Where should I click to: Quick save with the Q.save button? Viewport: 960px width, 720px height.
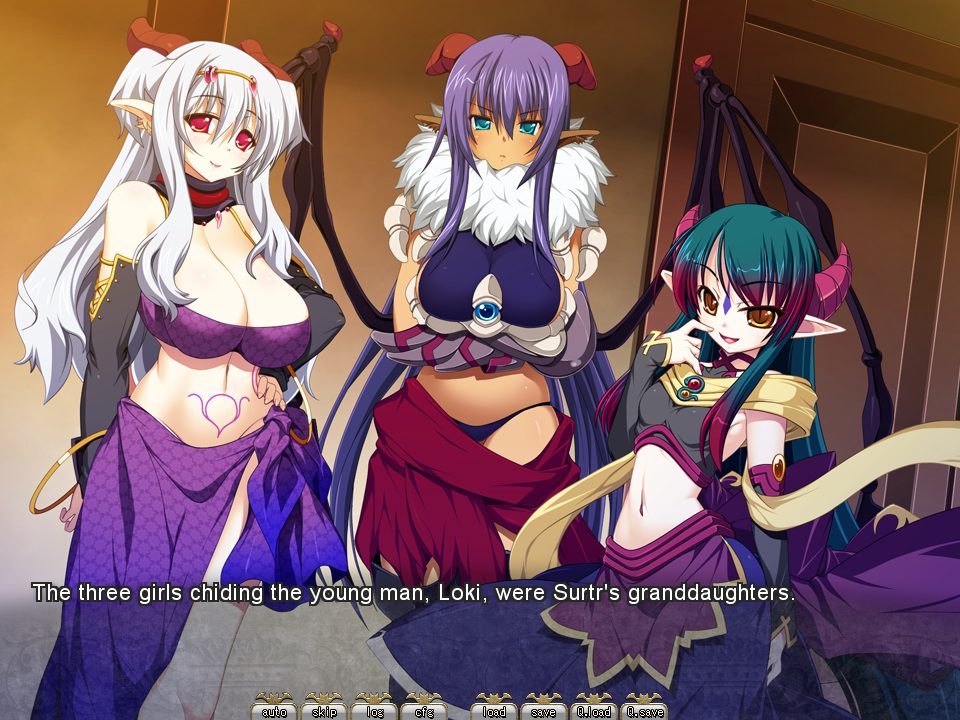pyautogui.click(x=644, y=710)
